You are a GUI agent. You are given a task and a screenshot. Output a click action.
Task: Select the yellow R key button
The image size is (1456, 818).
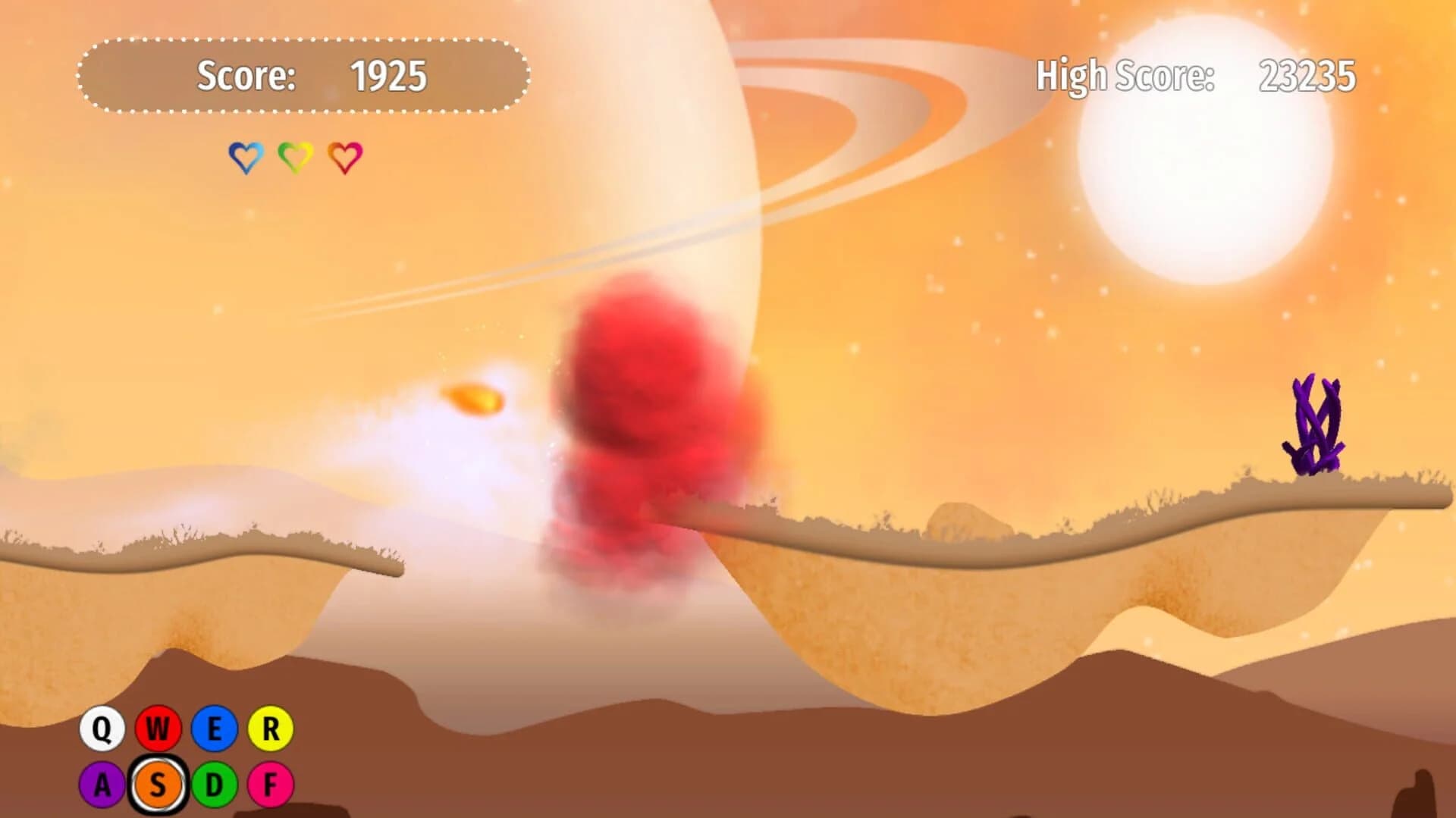[270, 729]
